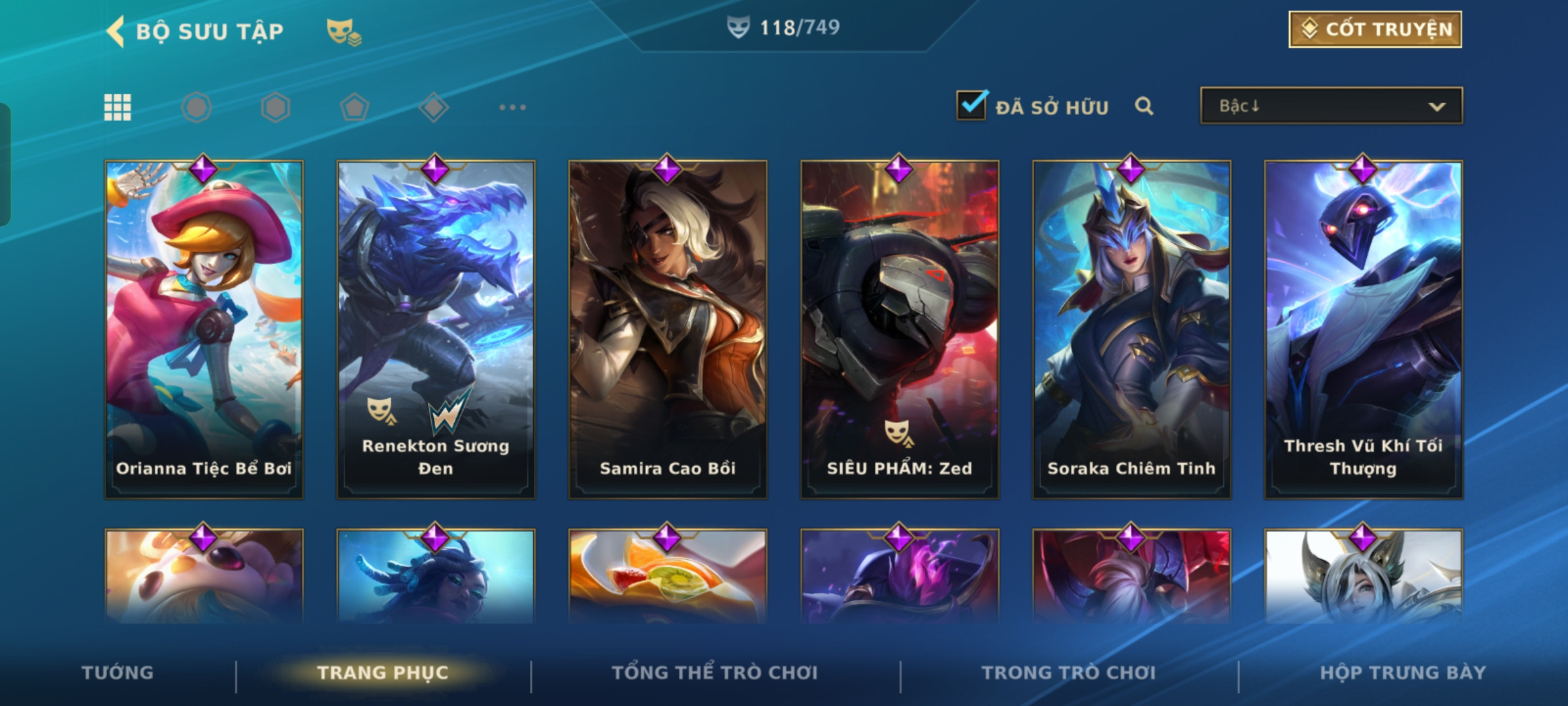Open the skin search magnifier
Viewport: 1568px width, 706px height.
(1143, 106)
